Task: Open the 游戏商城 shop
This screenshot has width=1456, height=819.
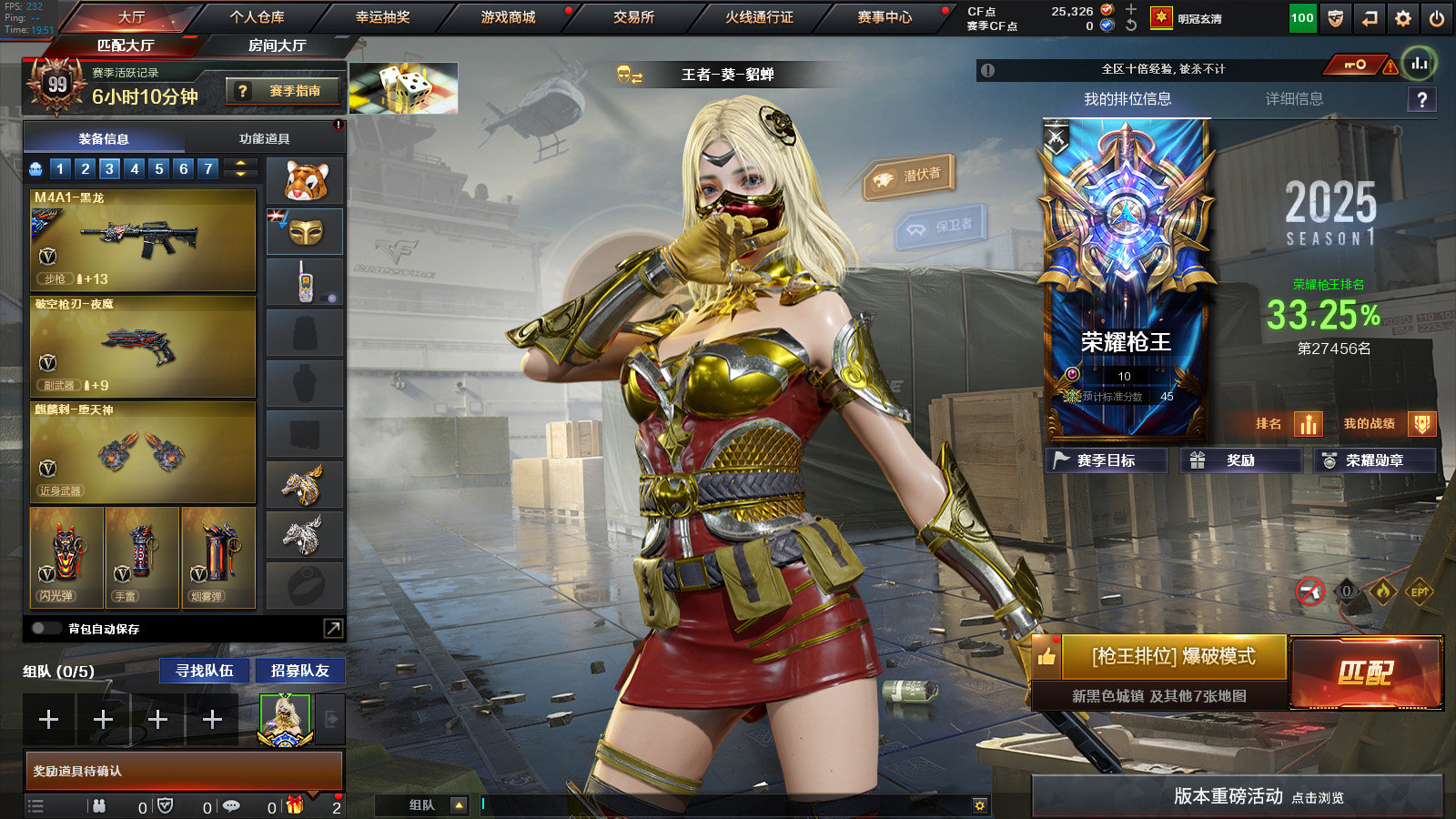Action: 508,17
